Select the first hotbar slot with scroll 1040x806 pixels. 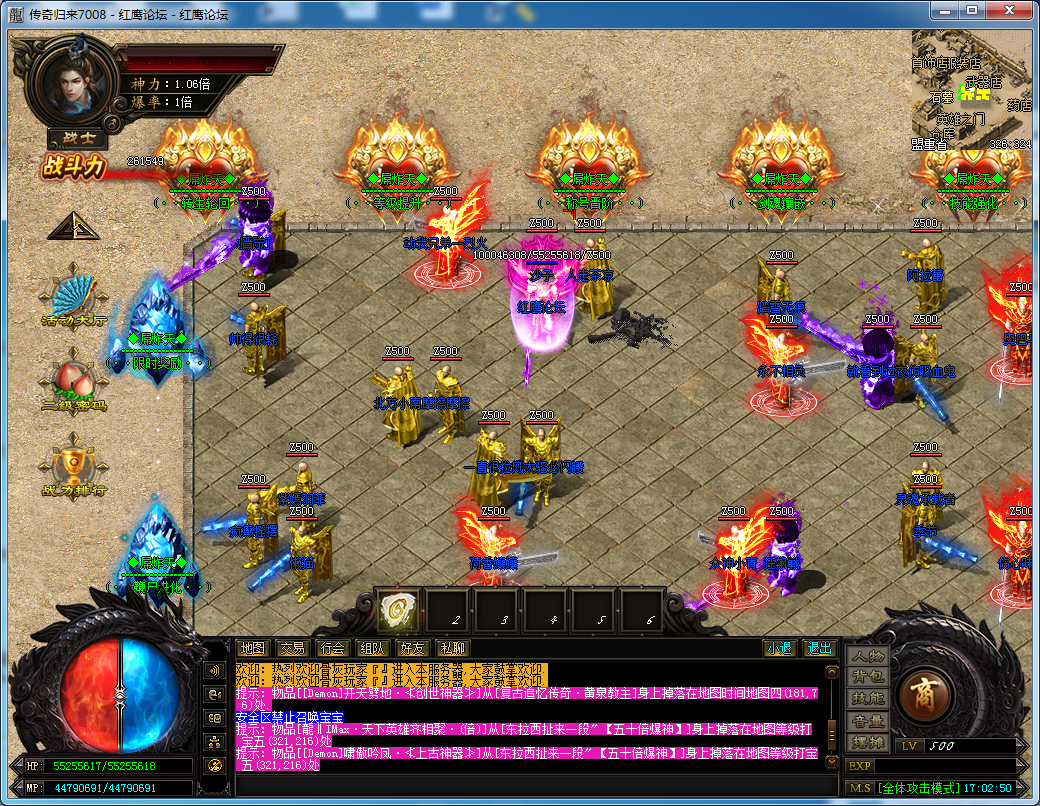coord(397,610)
